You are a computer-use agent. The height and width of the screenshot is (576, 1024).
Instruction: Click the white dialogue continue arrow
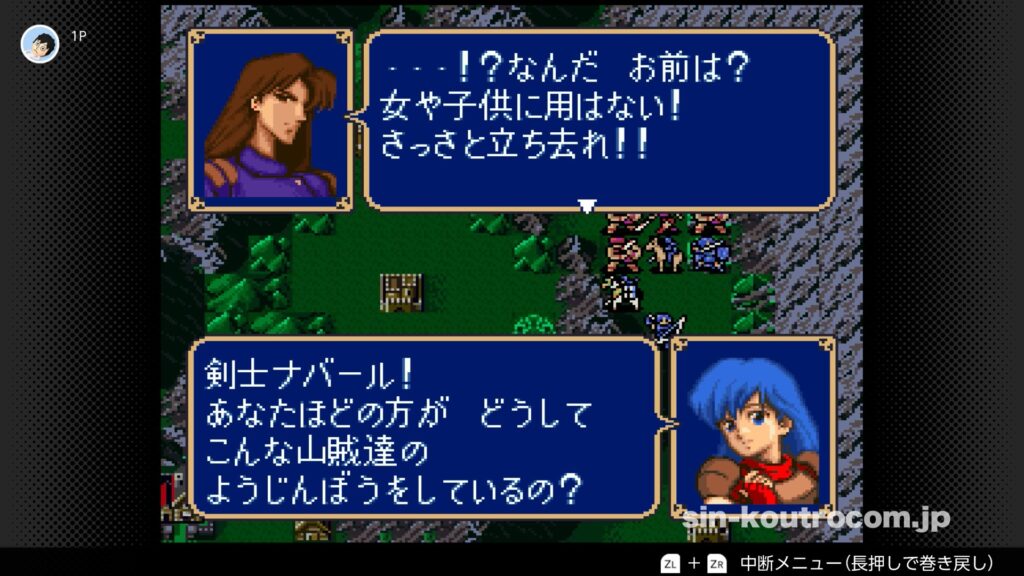[x=587, y=206]
